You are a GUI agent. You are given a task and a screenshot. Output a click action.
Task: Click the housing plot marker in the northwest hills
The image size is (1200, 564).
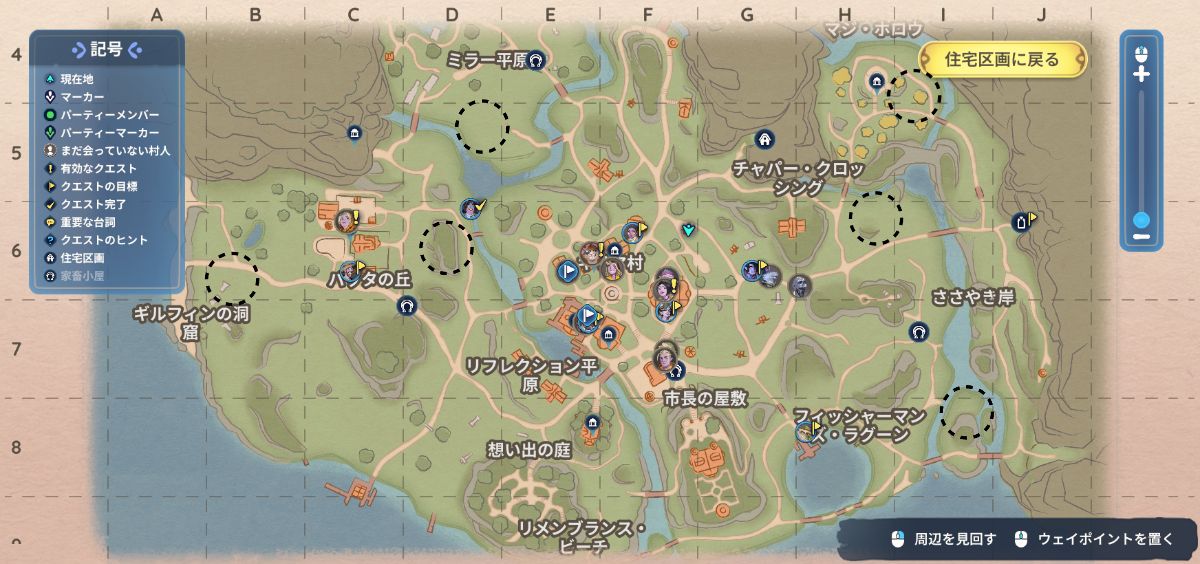[353, 133]
